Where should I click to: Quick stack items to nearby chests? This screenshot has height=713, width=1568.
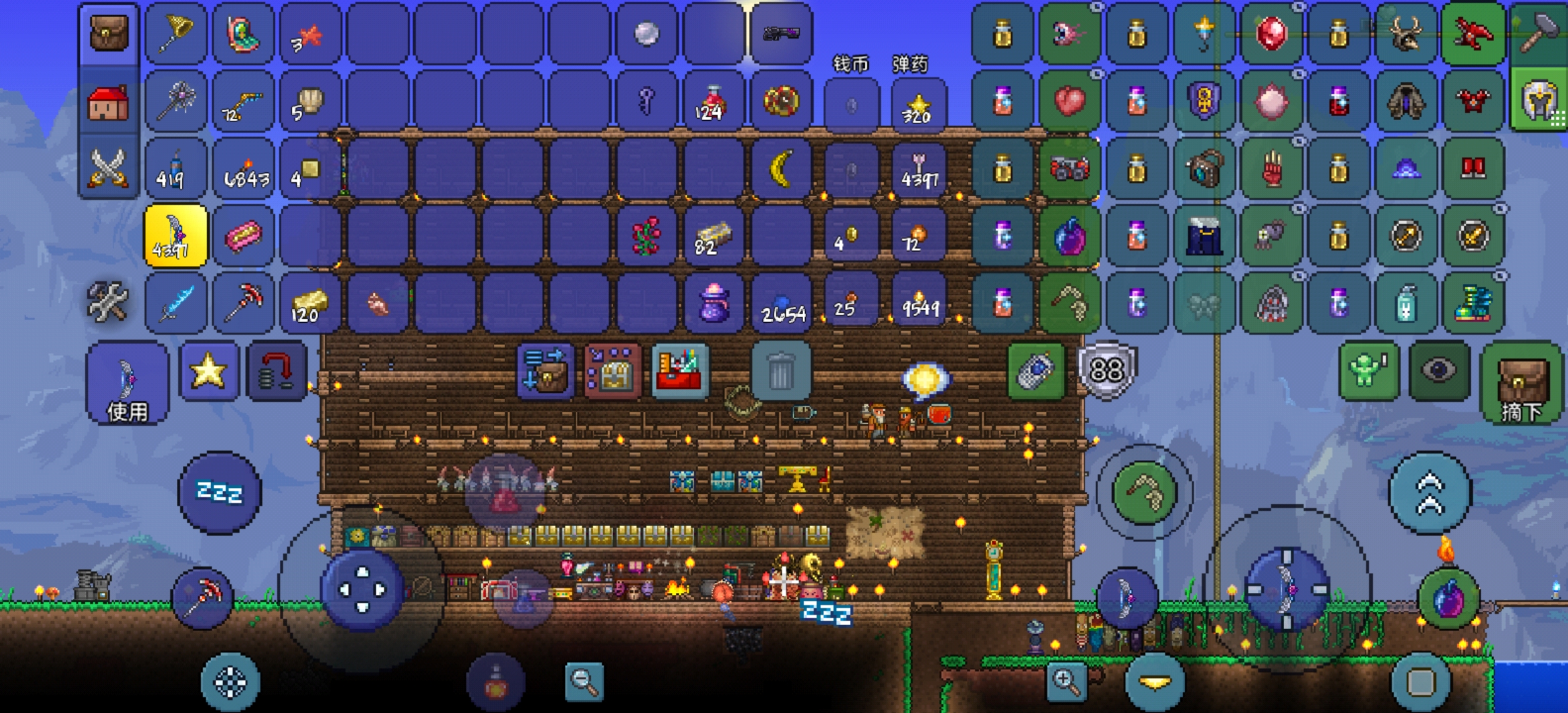612,371
